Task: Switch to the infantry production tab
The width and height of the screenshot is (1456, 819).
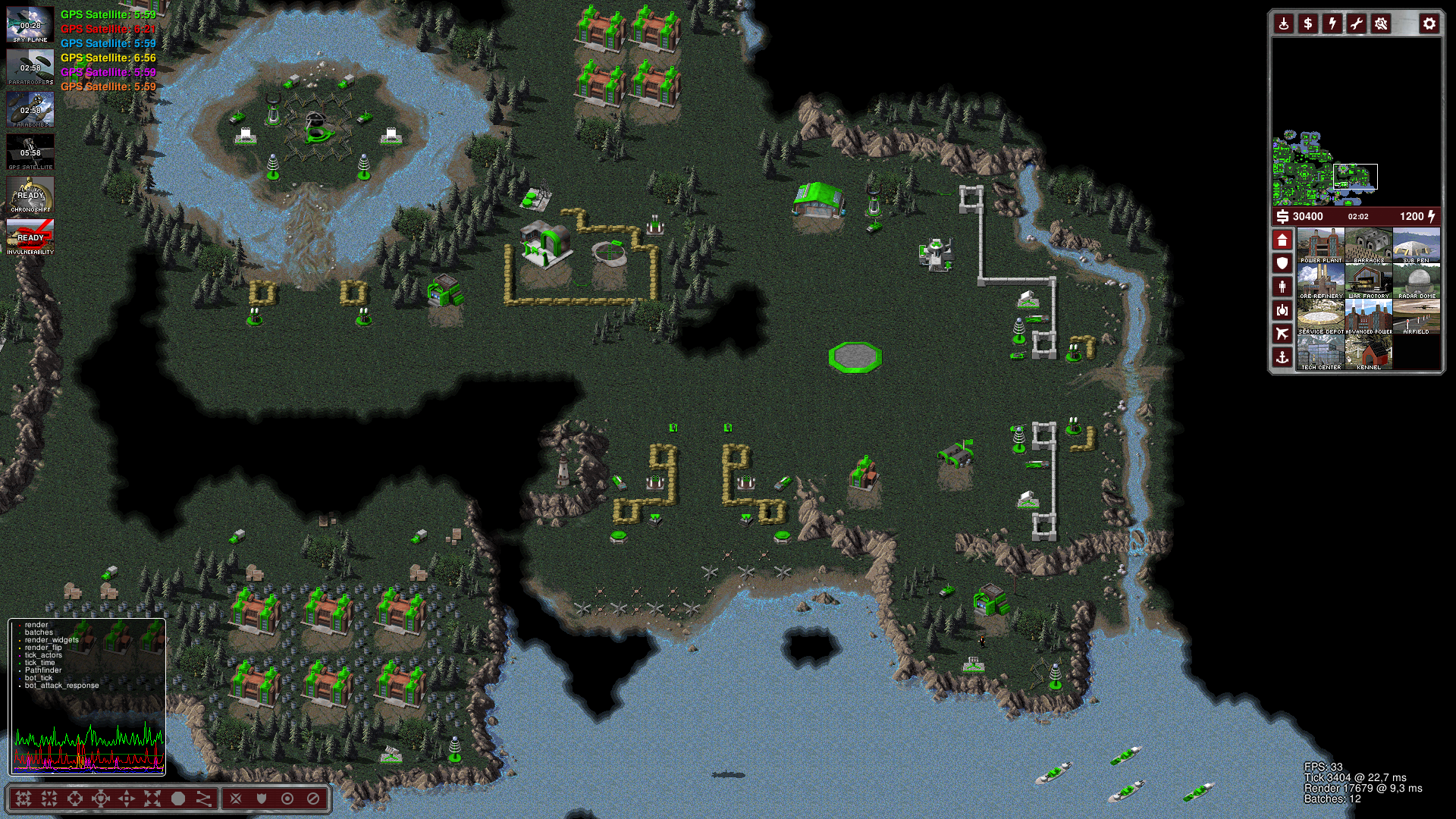Action: point(1282,287)
